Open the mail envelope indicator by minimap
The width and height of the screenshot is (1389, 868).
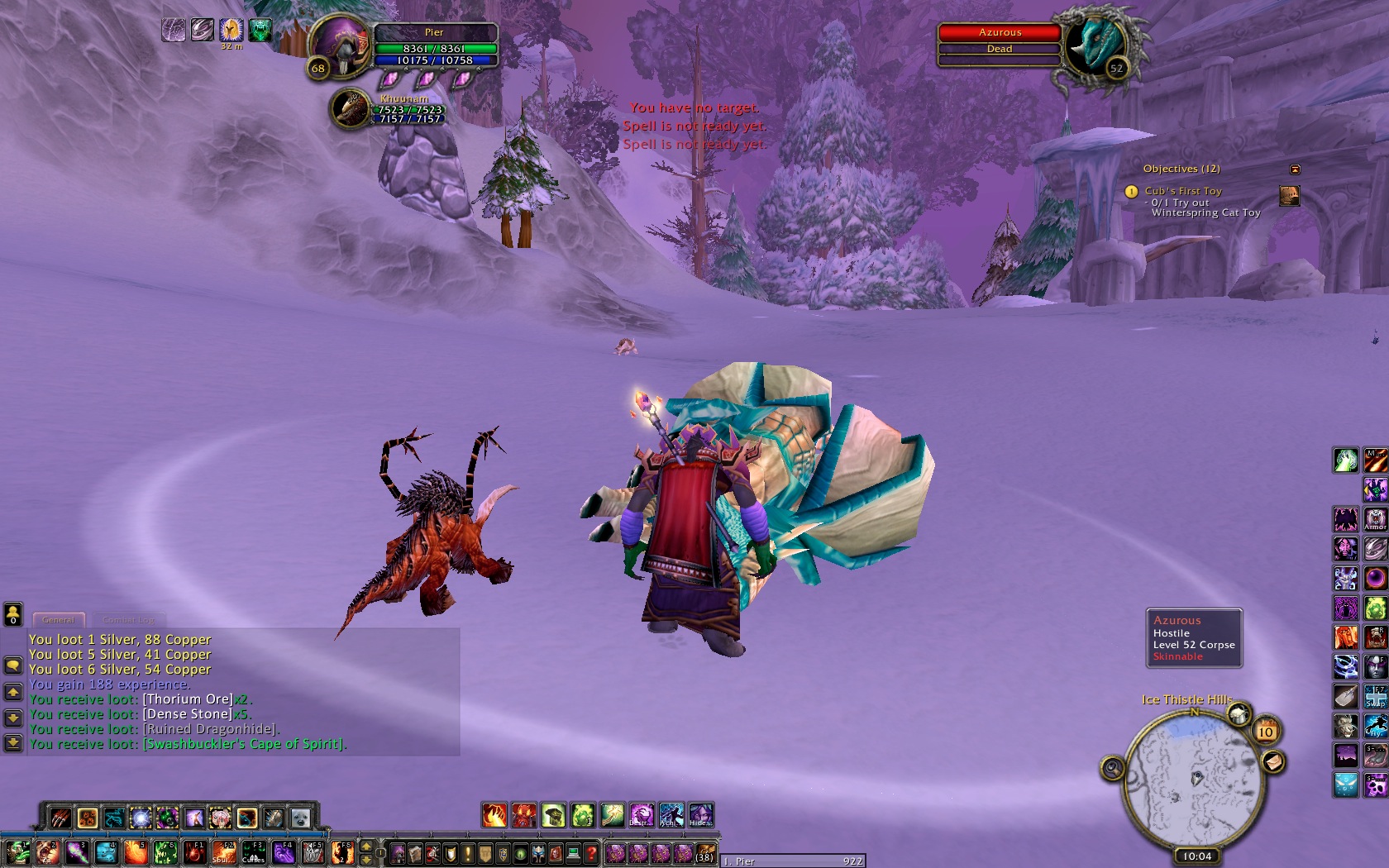[1272, 761]
